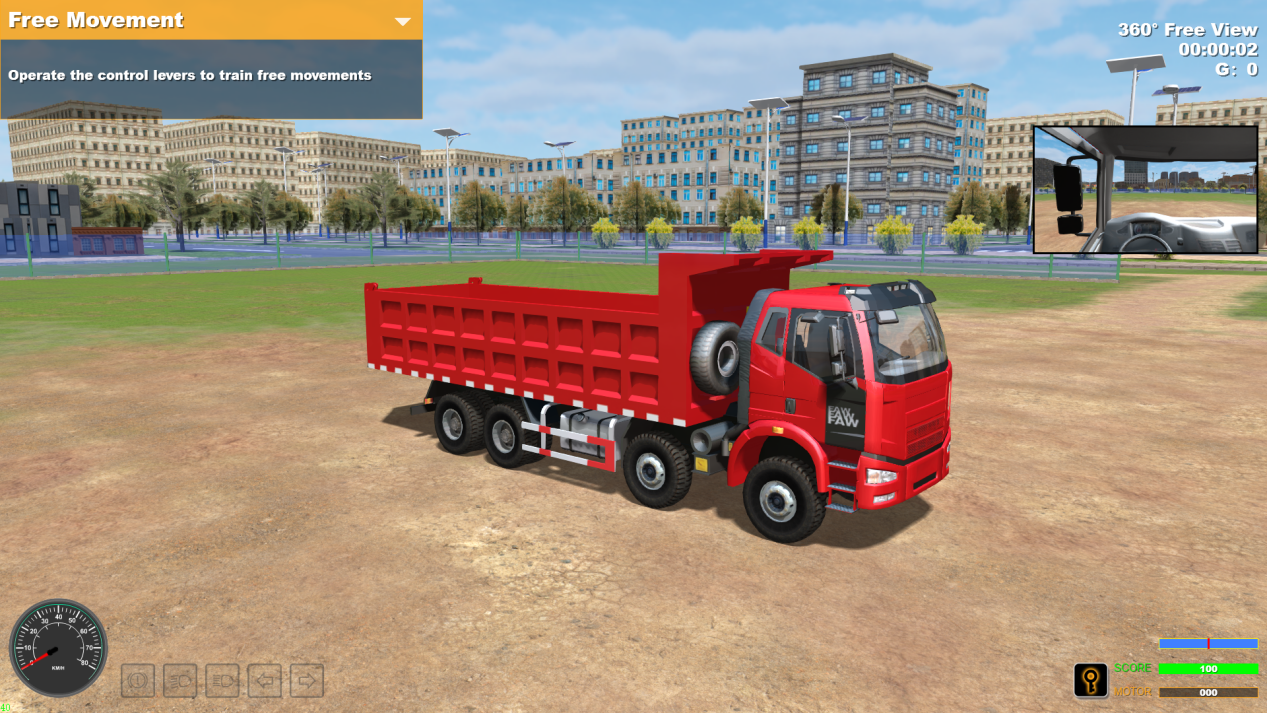Activate the left turn signal arrow
Screen dimensions: 1267x713
pos(265,681)
